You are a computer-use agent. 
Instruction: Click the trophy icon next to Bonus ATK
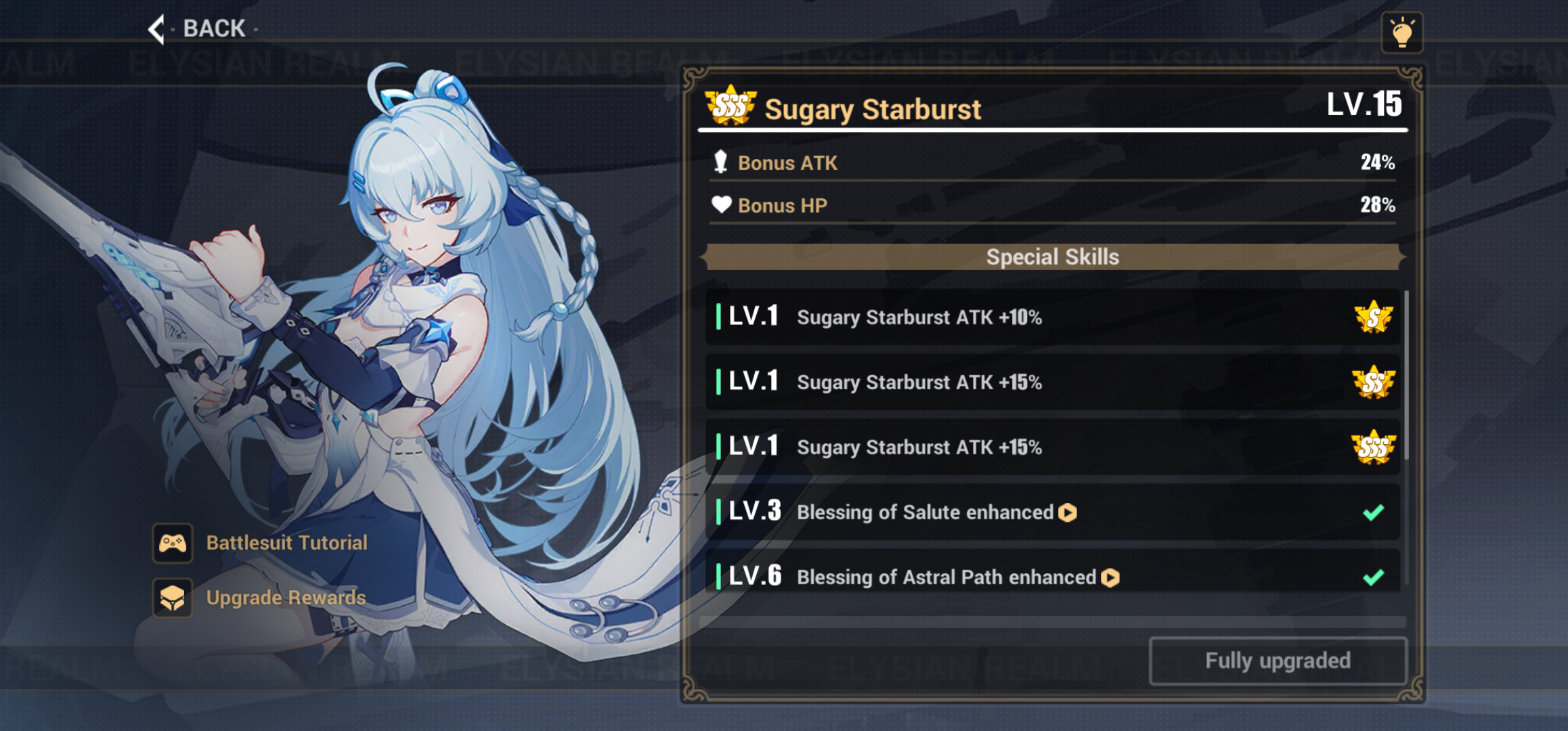pos(722,162)
